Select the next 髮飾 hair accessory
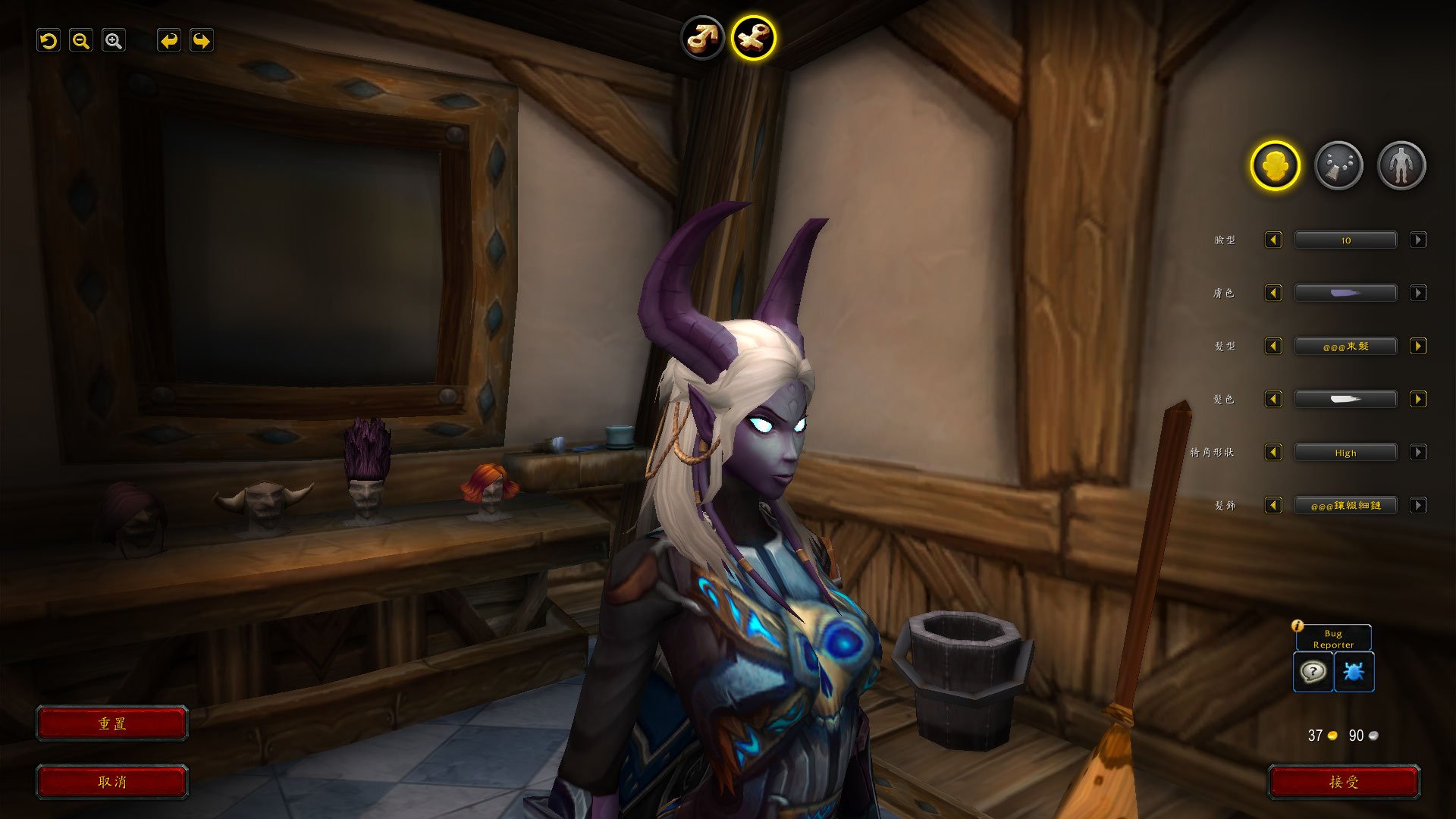Screen dimensions: 1456x819 pos(1418,506)
